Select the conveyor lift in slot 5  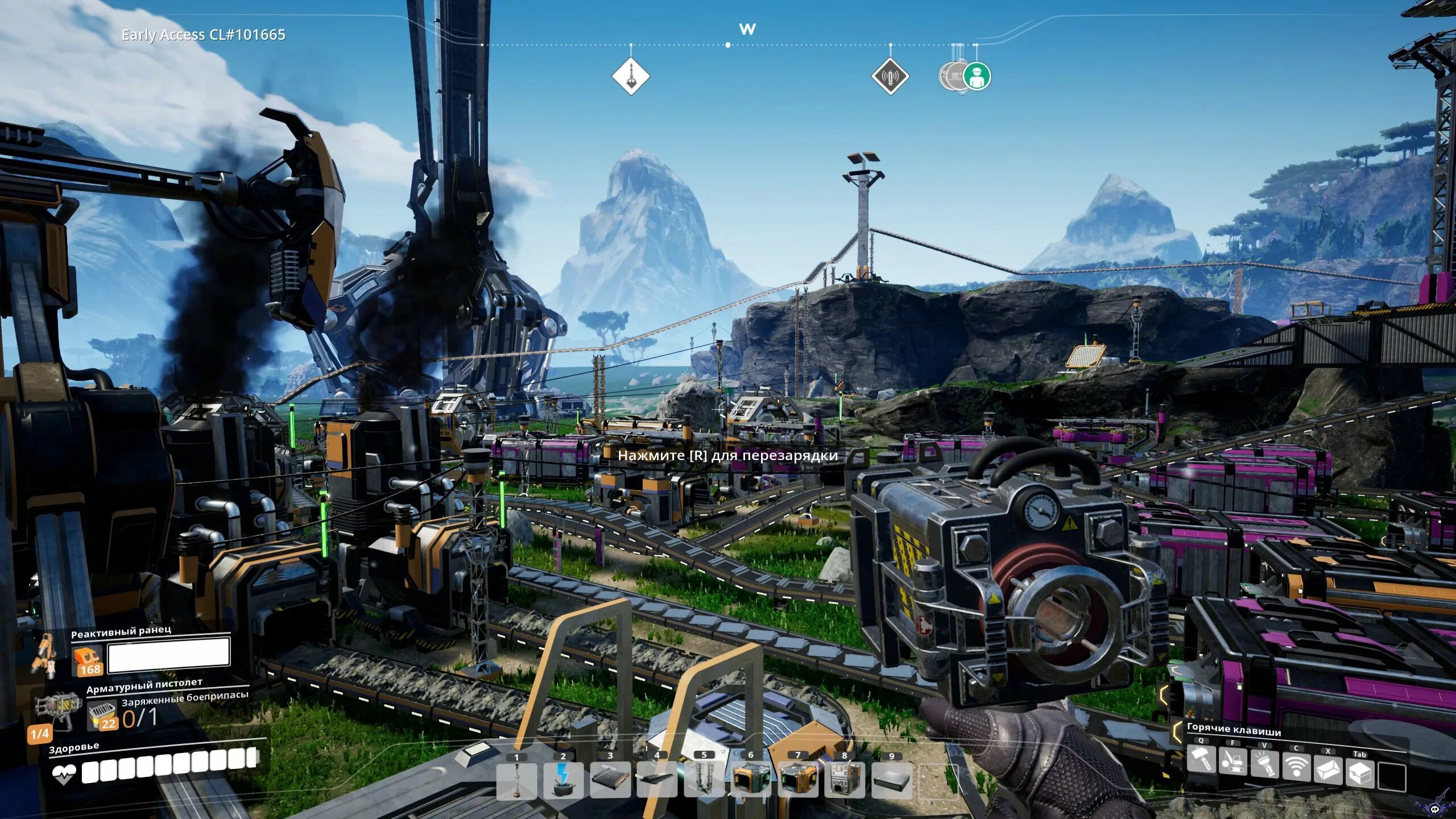tap(704, 781)
